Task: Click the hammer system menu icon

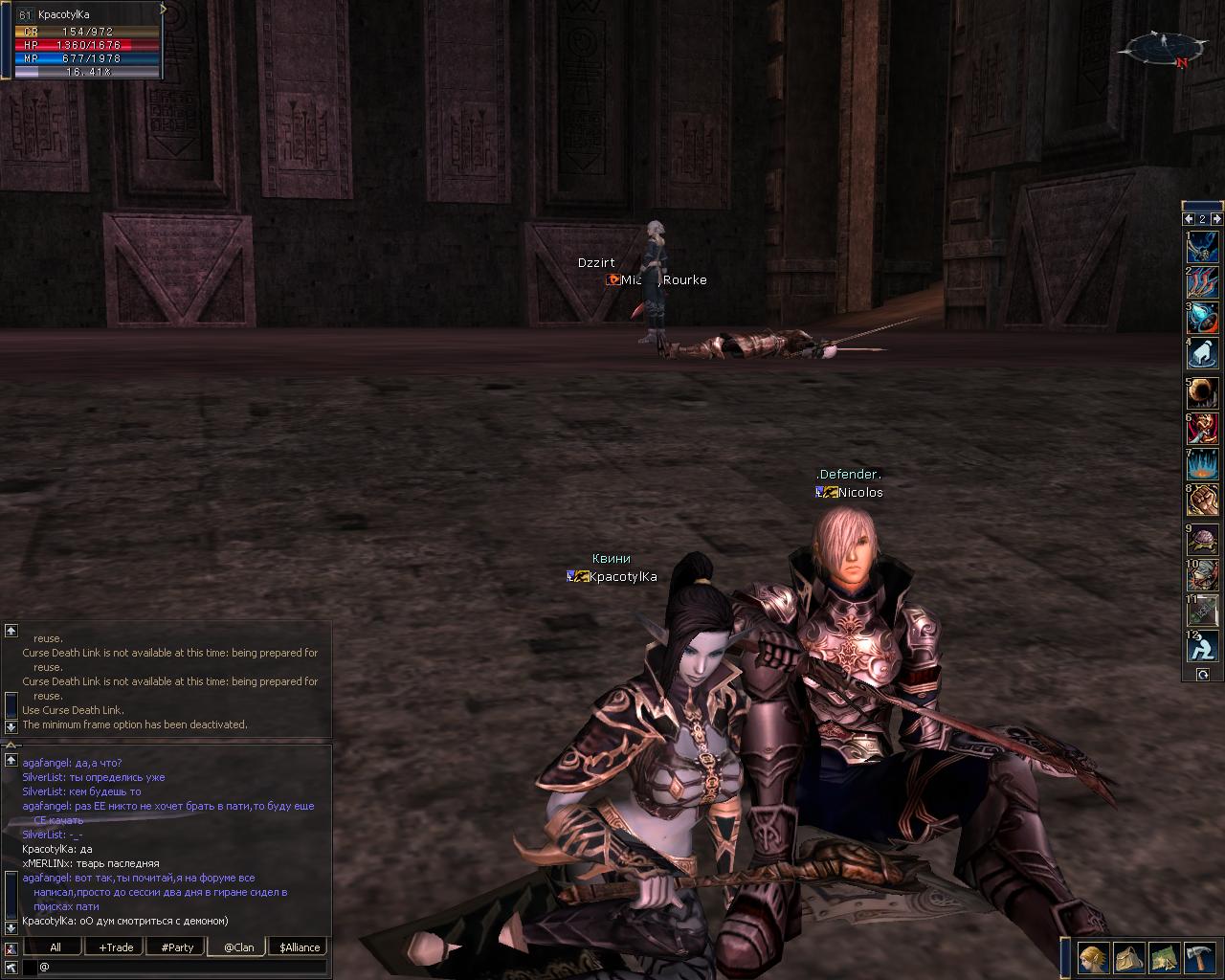Action: click(1200, 957)
